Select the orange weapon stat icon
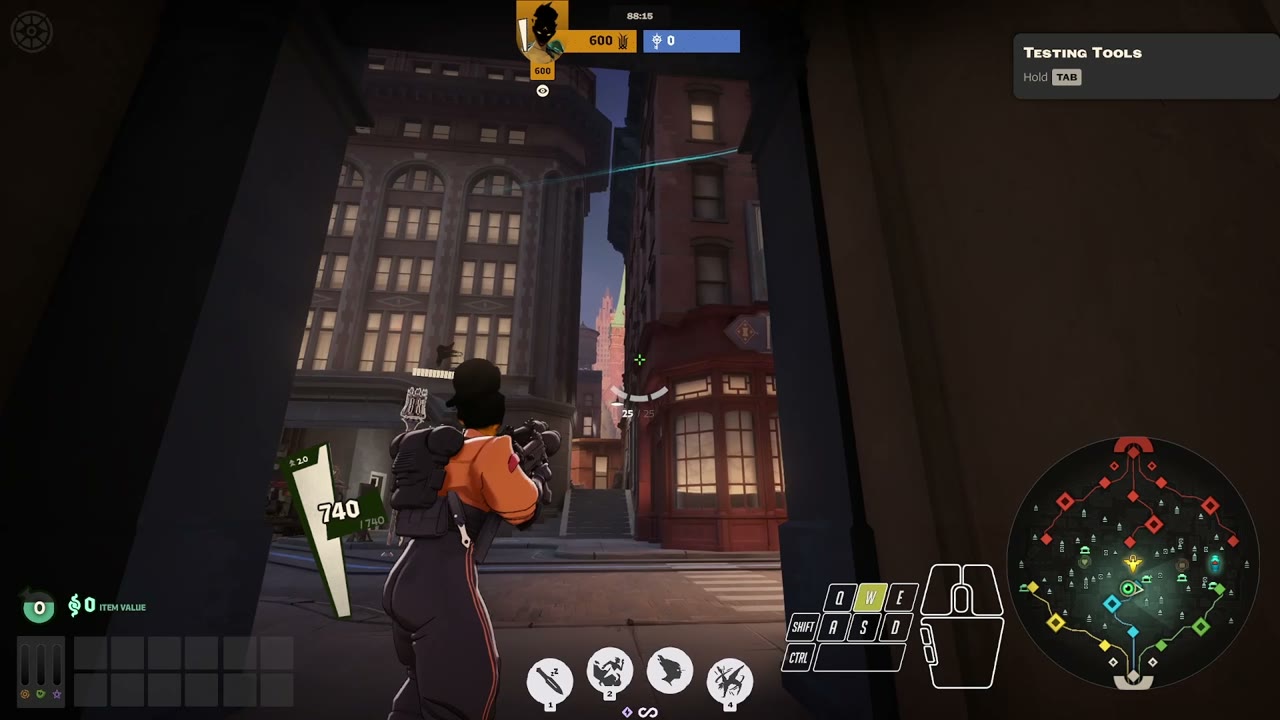1280x720 pixels. point(25,693)
